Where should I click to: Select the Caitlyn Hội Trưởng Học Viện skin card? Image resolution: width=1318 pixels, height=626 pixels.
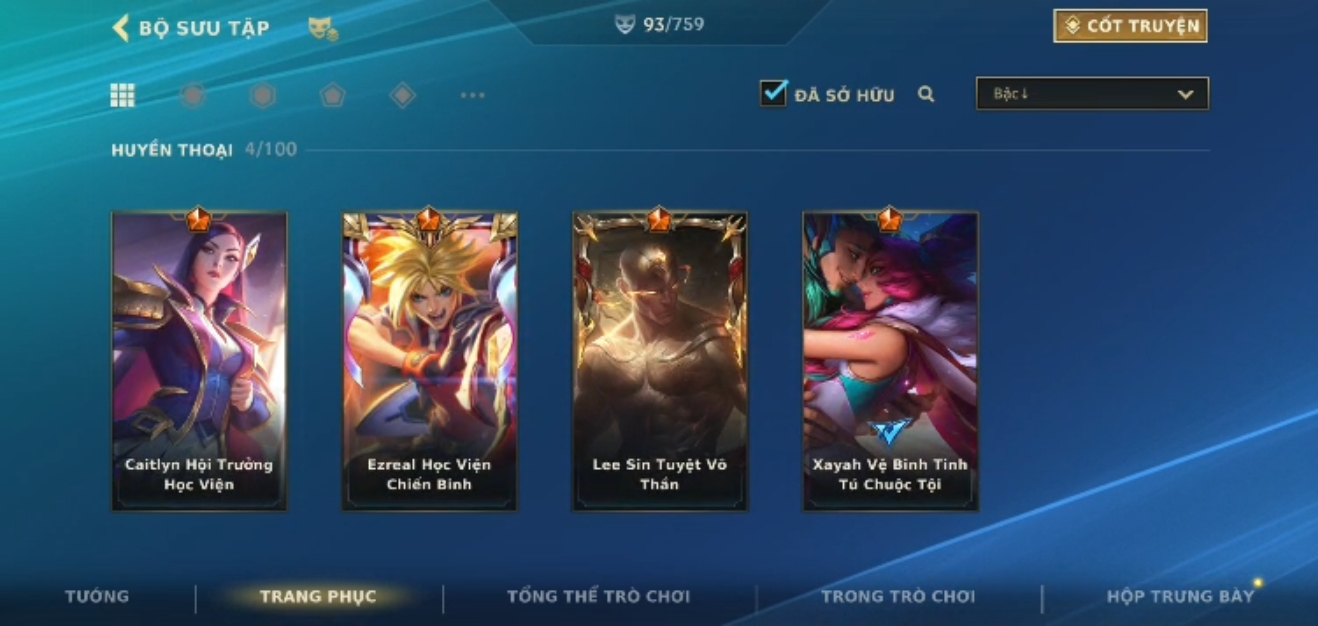point(199,361)
